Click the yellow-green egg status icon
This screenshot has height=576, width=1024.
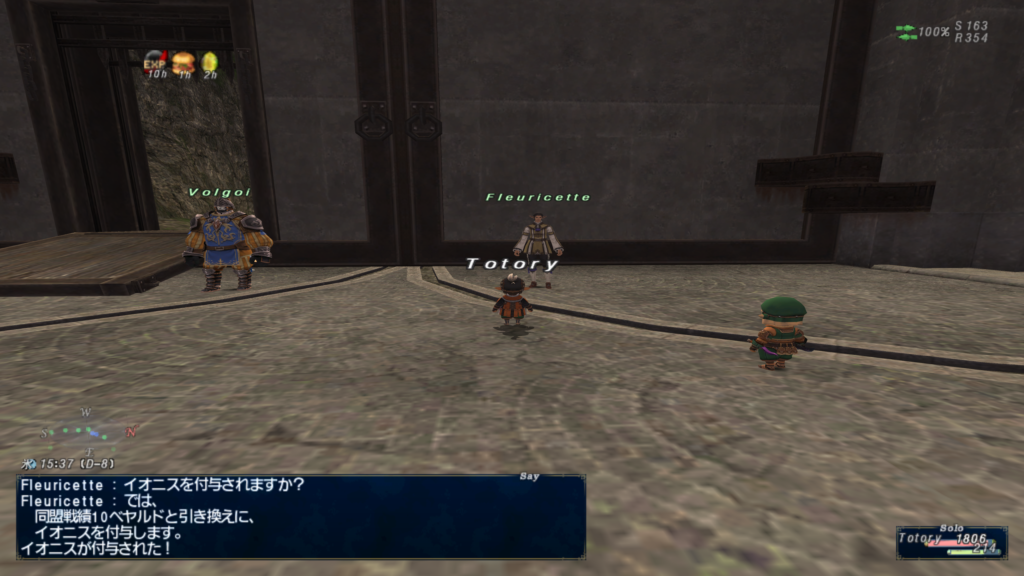209,62
